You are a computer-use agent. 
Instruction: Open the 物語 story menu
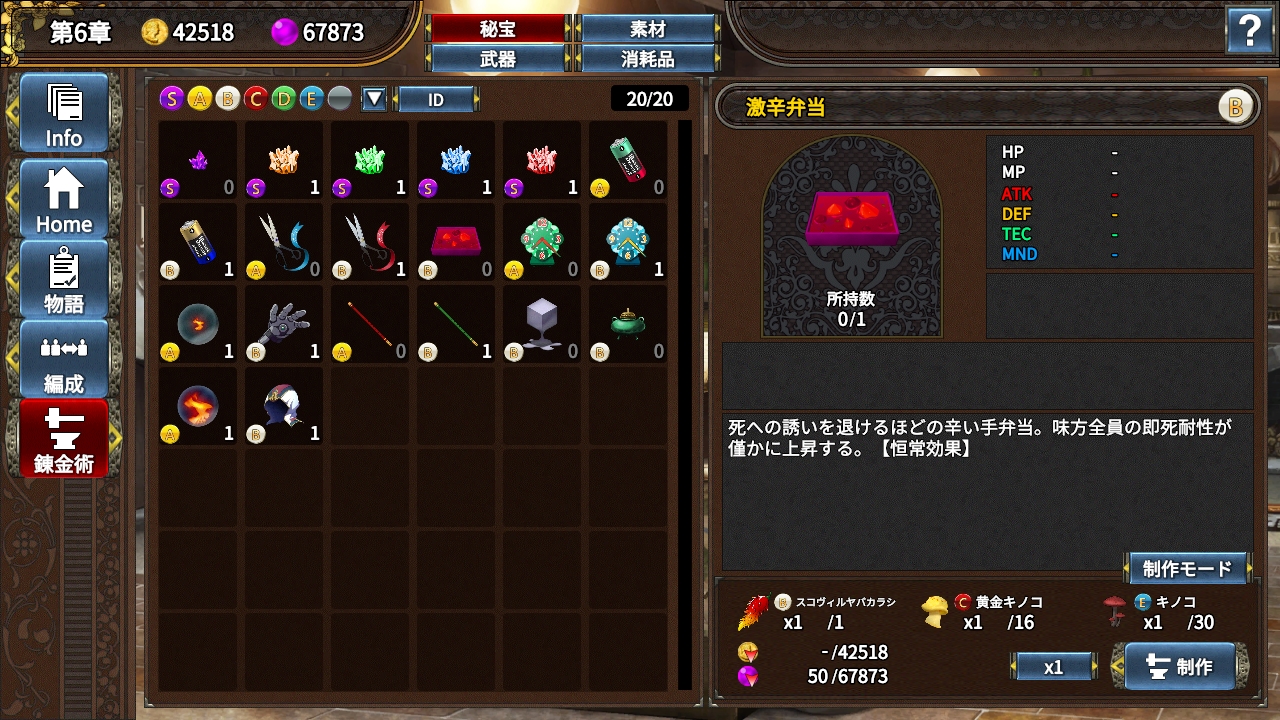(x=64, y=279)
